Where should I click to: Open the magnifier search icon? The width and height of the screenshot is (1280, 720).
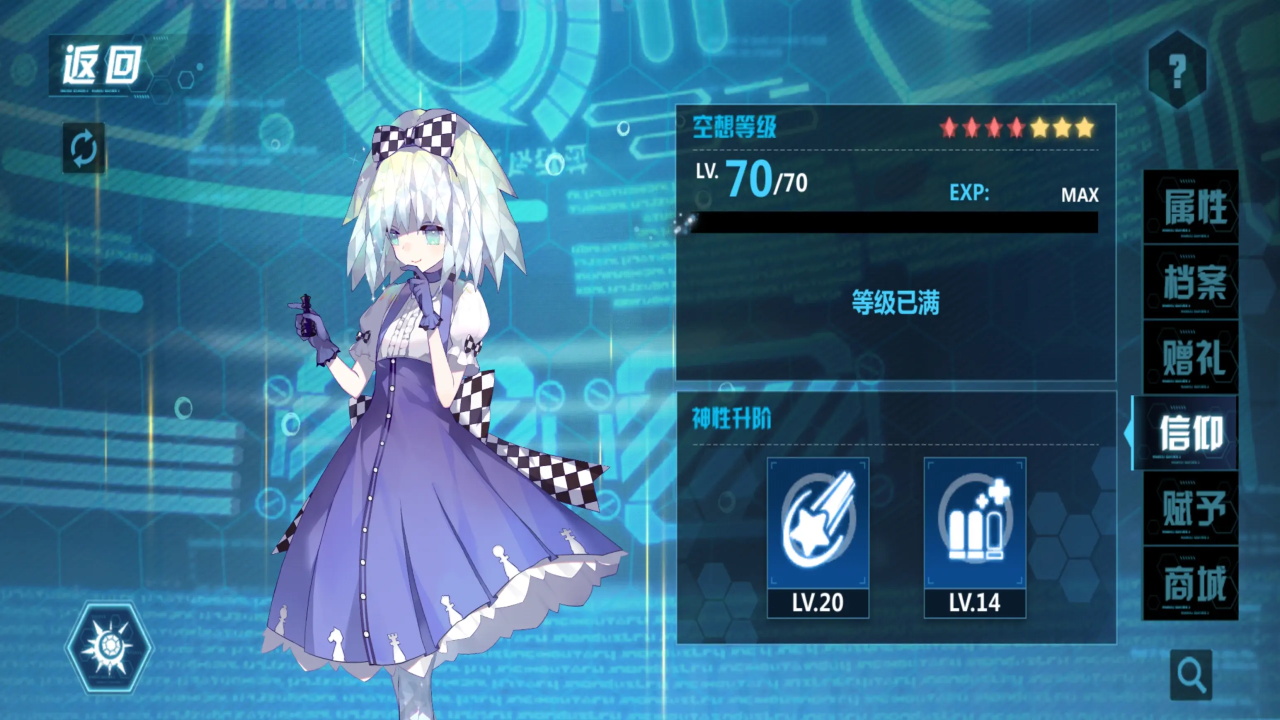point(1192,674)
